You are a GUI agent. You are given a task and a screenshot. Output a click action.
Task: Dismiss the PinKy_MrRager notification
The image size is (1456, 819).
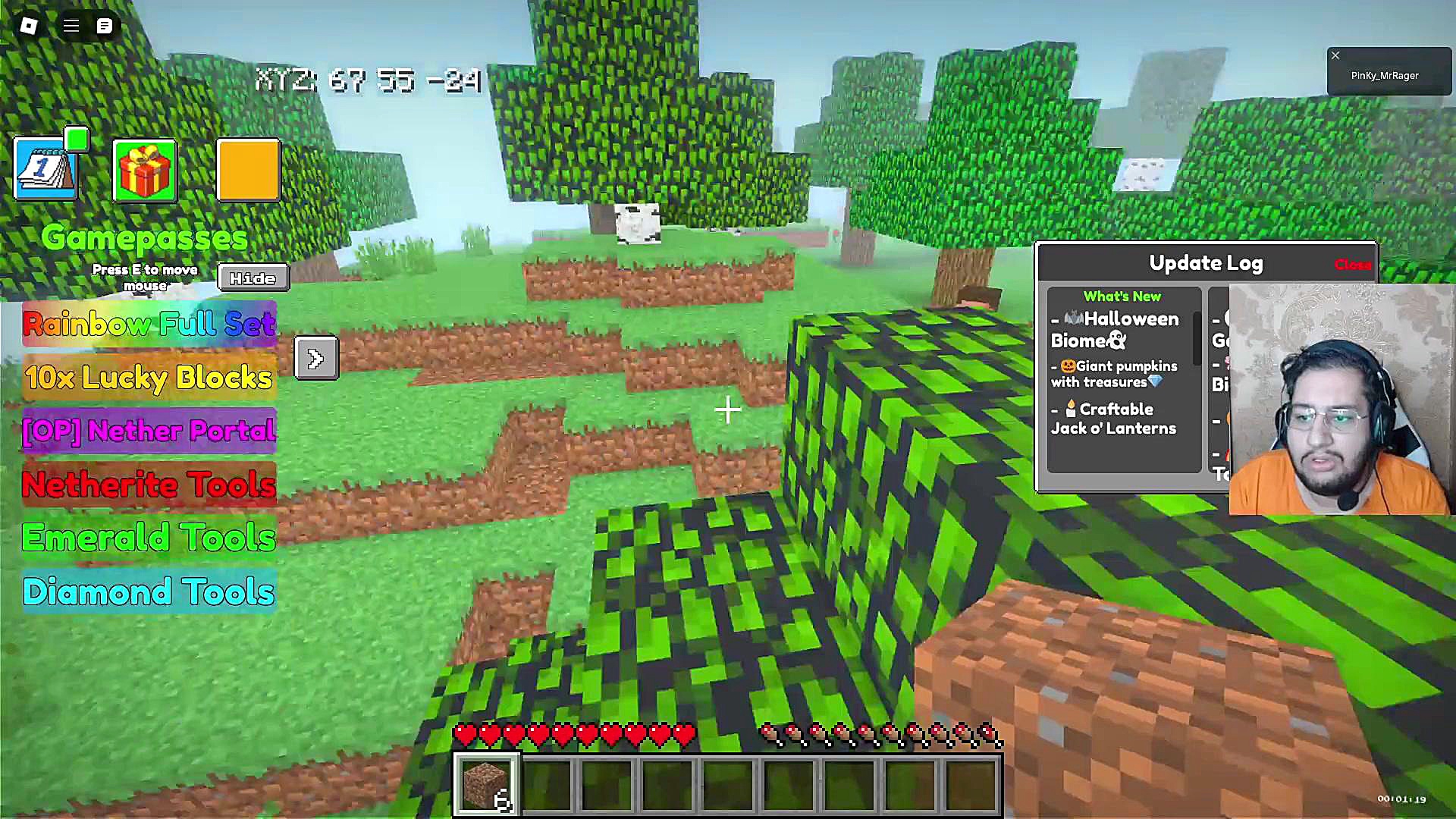pyautogui.click(x=1335, y=55)
